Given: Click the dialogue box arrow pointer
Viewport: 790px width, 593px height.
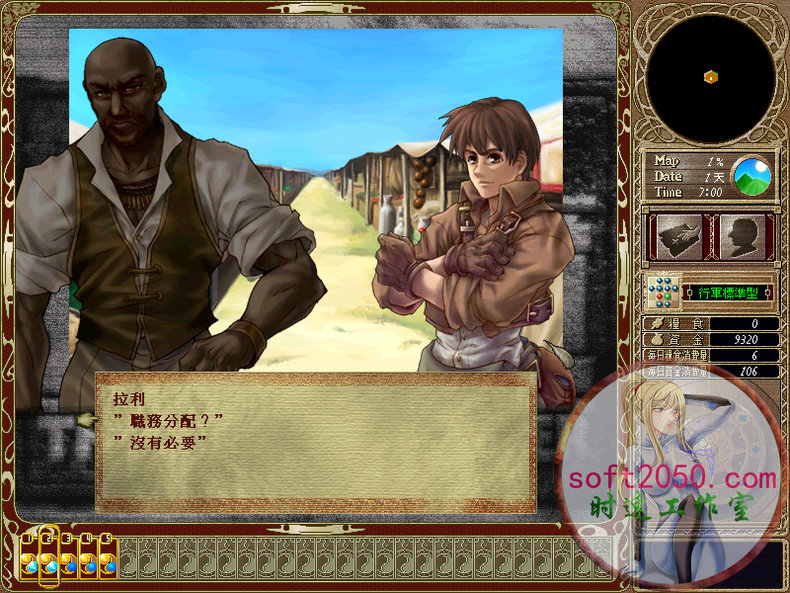Looking at the screenshot, I should coord(86,421).
